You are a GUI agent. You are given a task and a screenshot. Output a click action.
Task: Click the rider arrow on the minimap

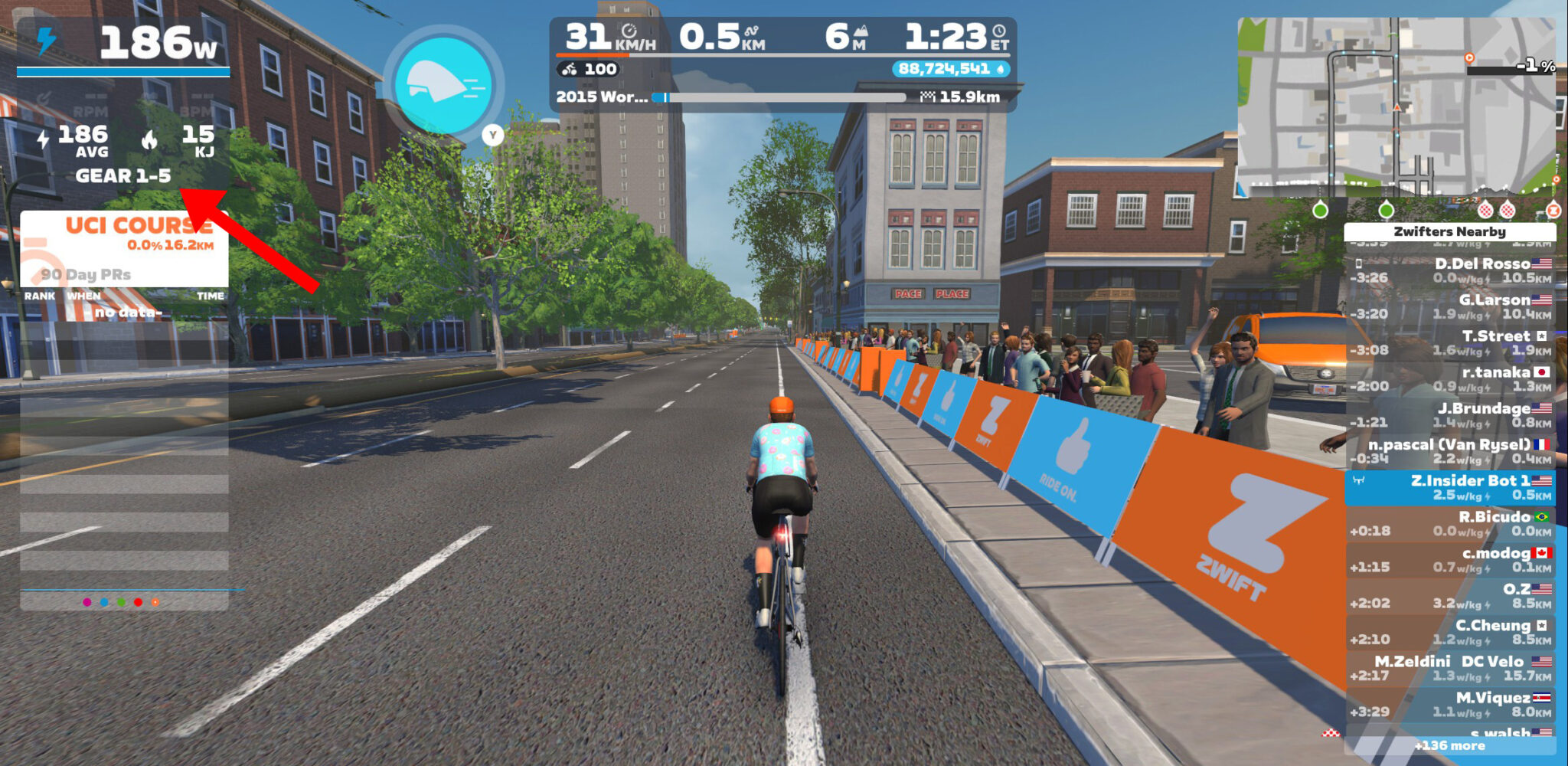[x=1396, y=107]
